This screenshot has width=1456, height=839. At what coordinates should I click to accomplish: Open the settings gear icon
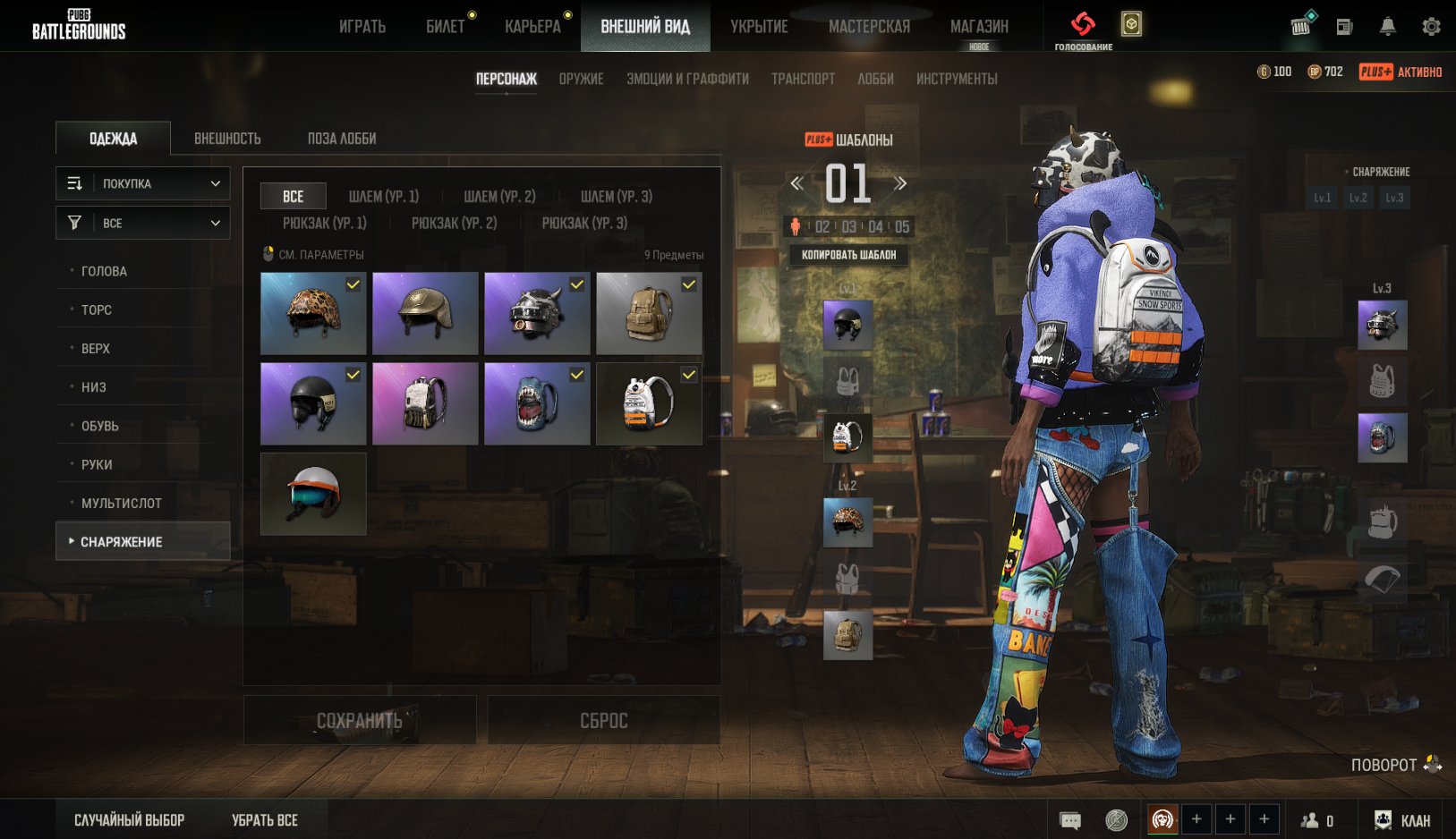tap(1431, 27)
